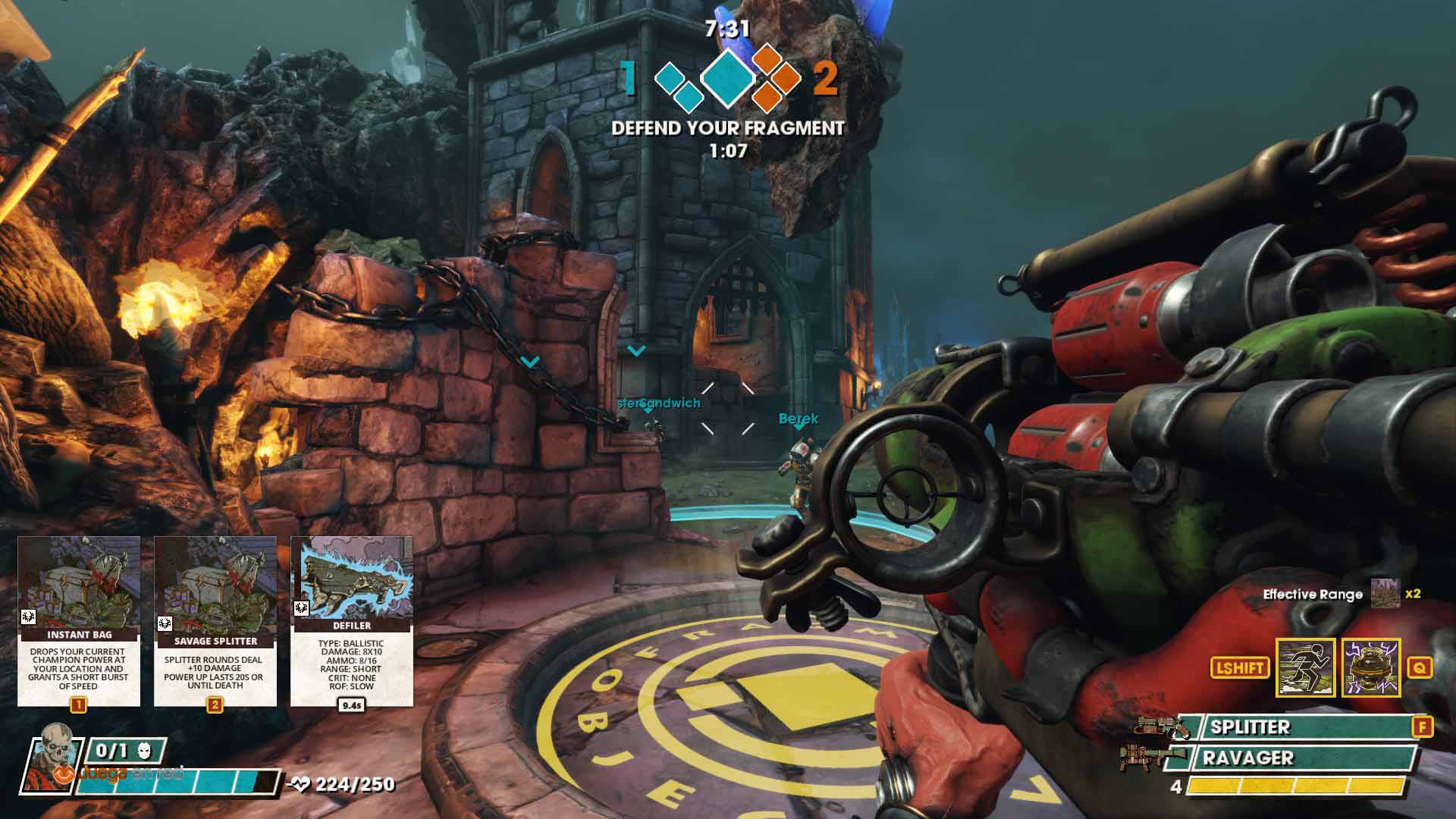Trigger the lightning champion power icon
Viewport: 1456px width, 819px height.
click(x=1371, y=667)
